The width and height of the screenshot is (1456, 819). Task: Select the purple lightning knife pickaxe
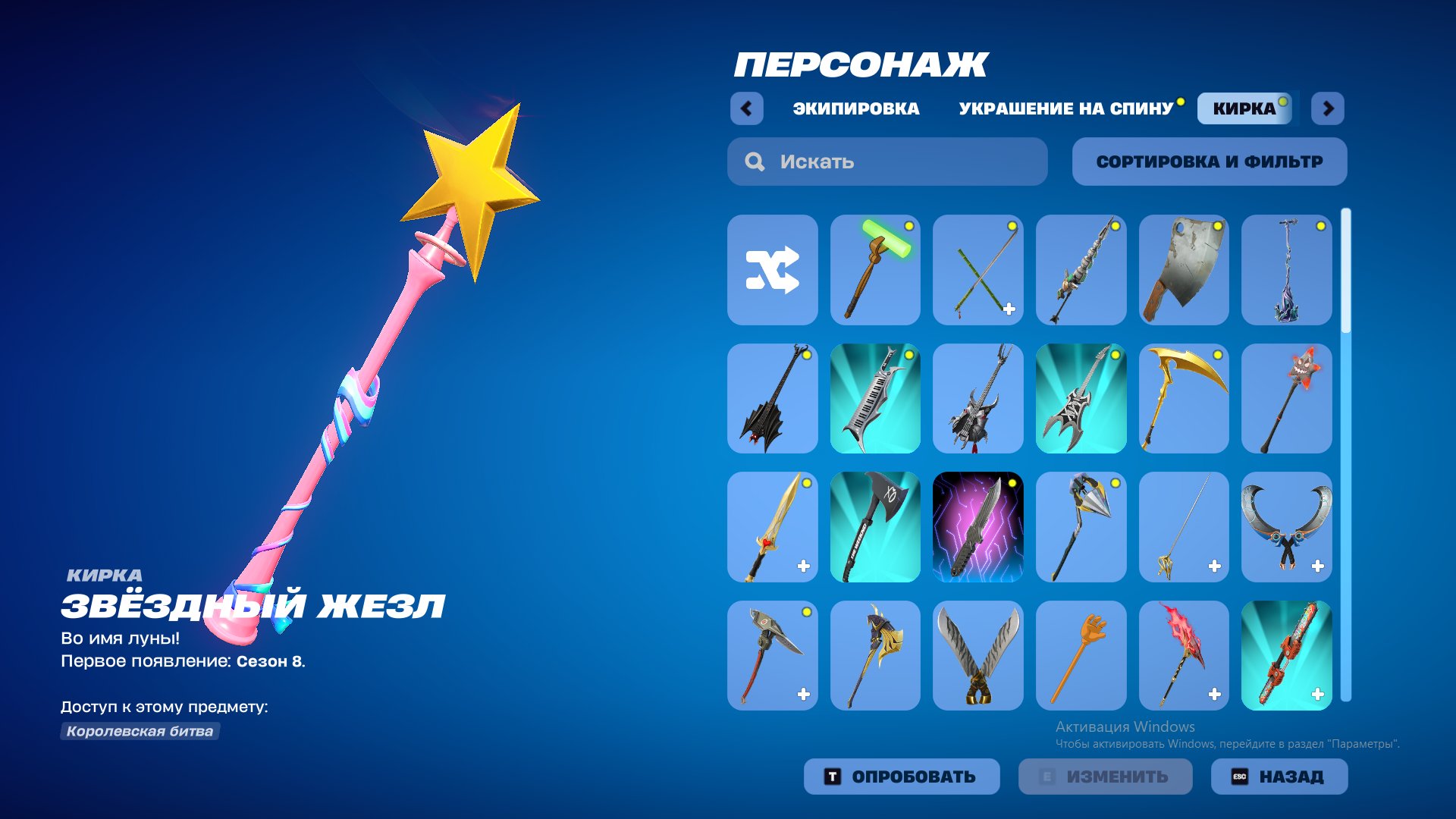pyautogui.click(x=978, y=527)
